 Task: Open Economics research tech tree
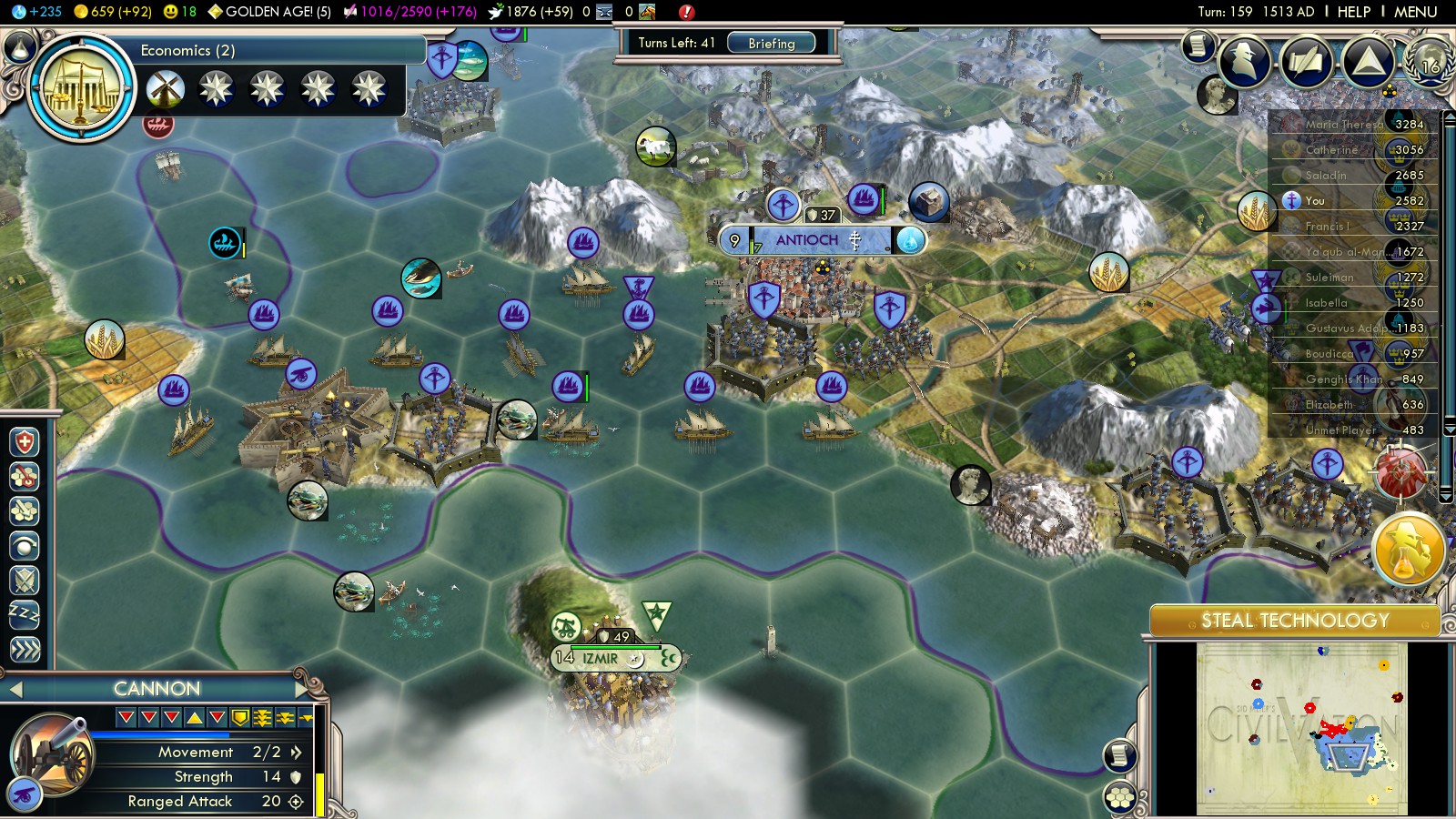pos(82,87)
